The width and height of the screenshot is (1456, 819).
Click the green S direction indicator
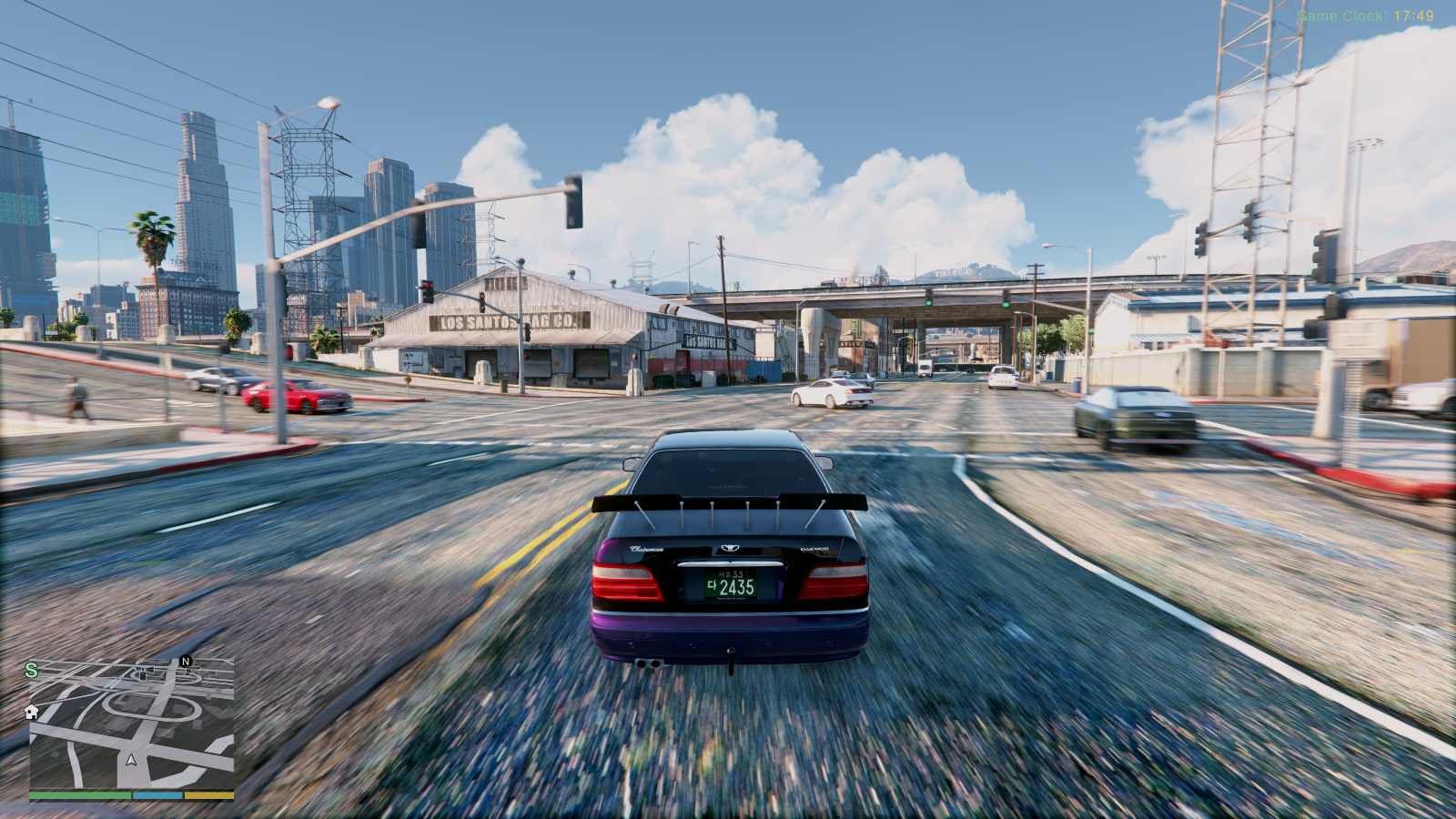(33, 669)
